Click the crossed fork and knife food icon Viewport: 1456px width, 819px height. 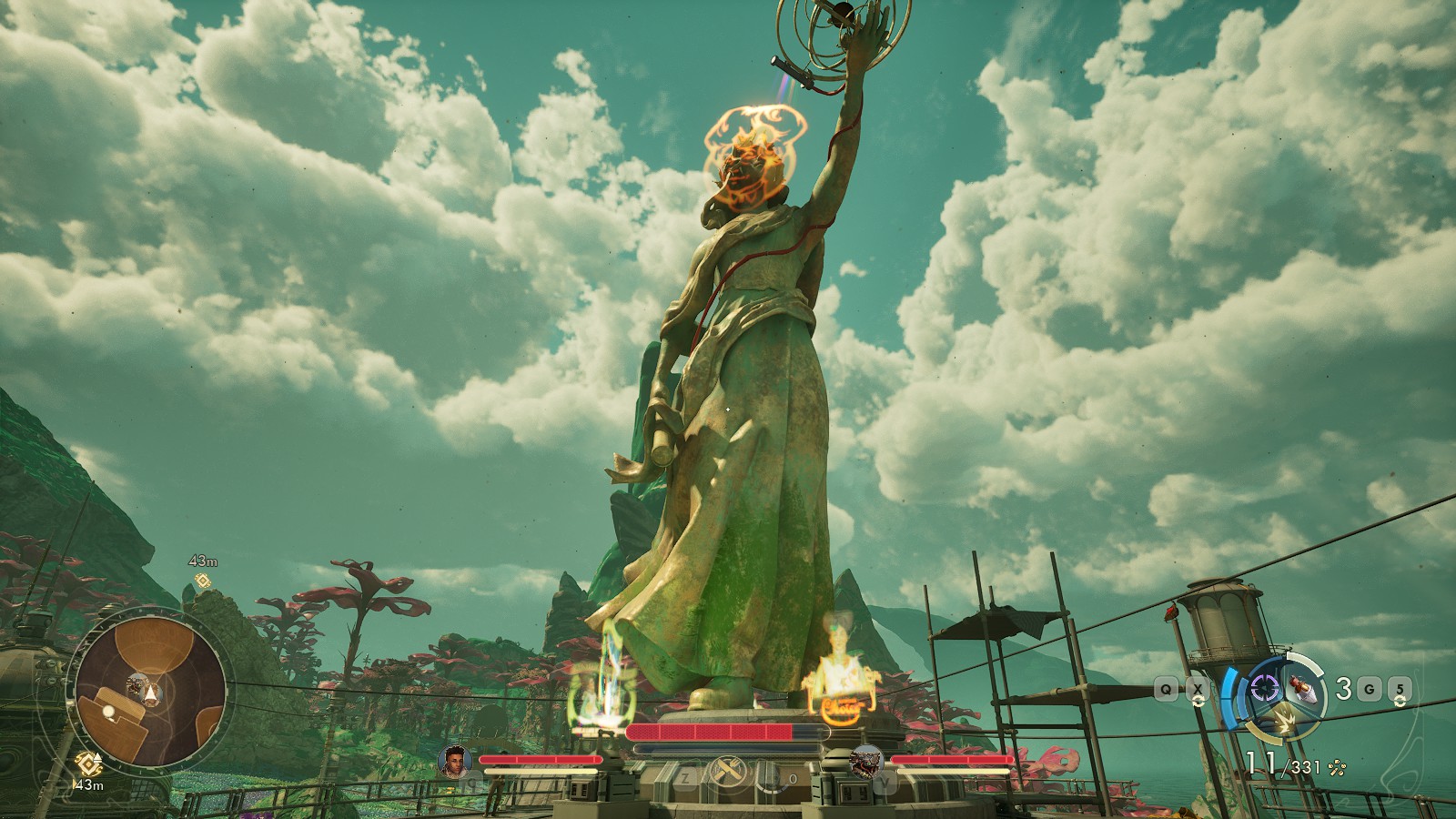[x=728, y=773]
